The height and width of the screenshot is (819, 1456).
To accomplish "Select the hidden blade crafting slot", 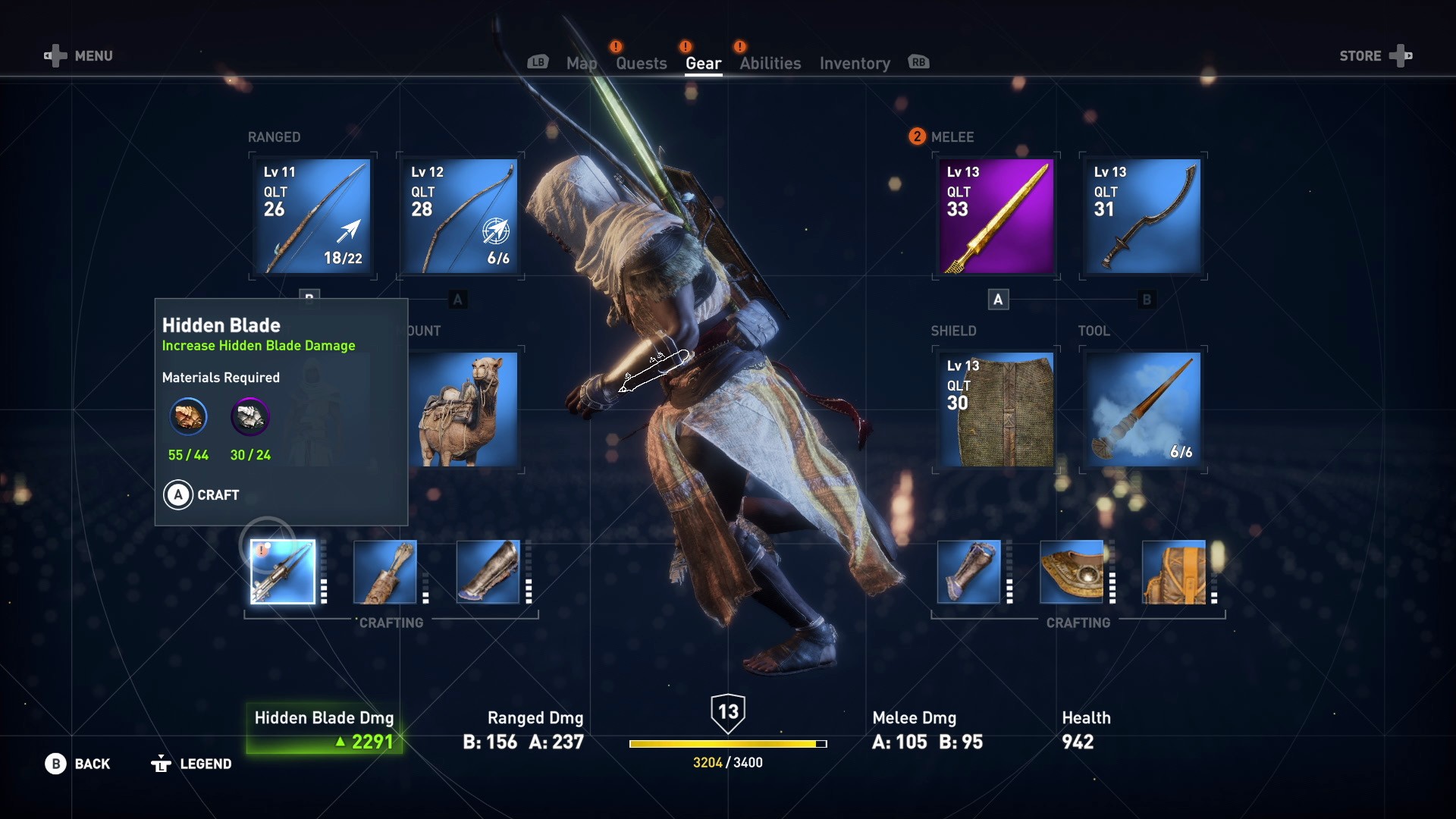I will click(x=283, y=572).
